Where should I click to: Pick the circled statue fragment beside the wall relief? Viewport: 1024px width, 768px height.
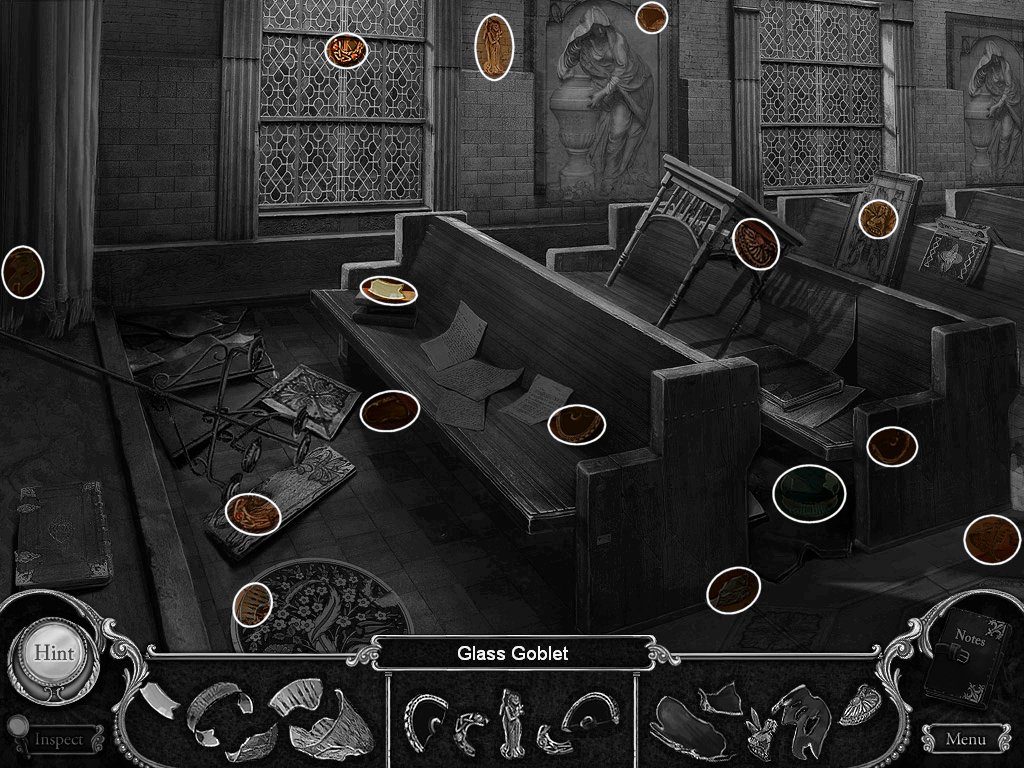[x=494, y=47]
